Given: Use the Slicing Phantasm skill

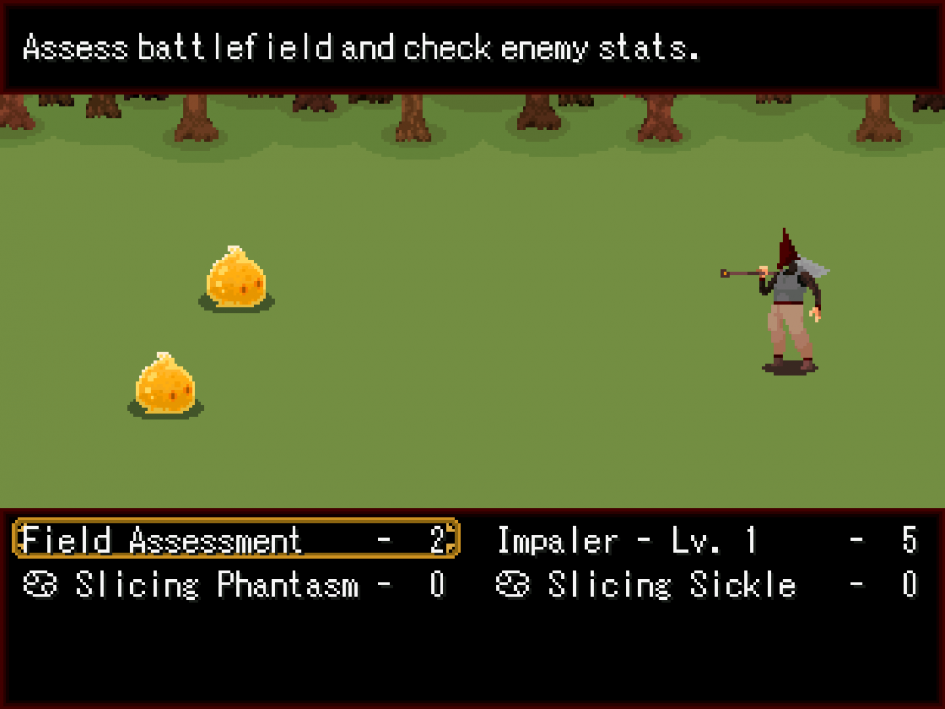Looking at the screenshot, I should (235, 585).
